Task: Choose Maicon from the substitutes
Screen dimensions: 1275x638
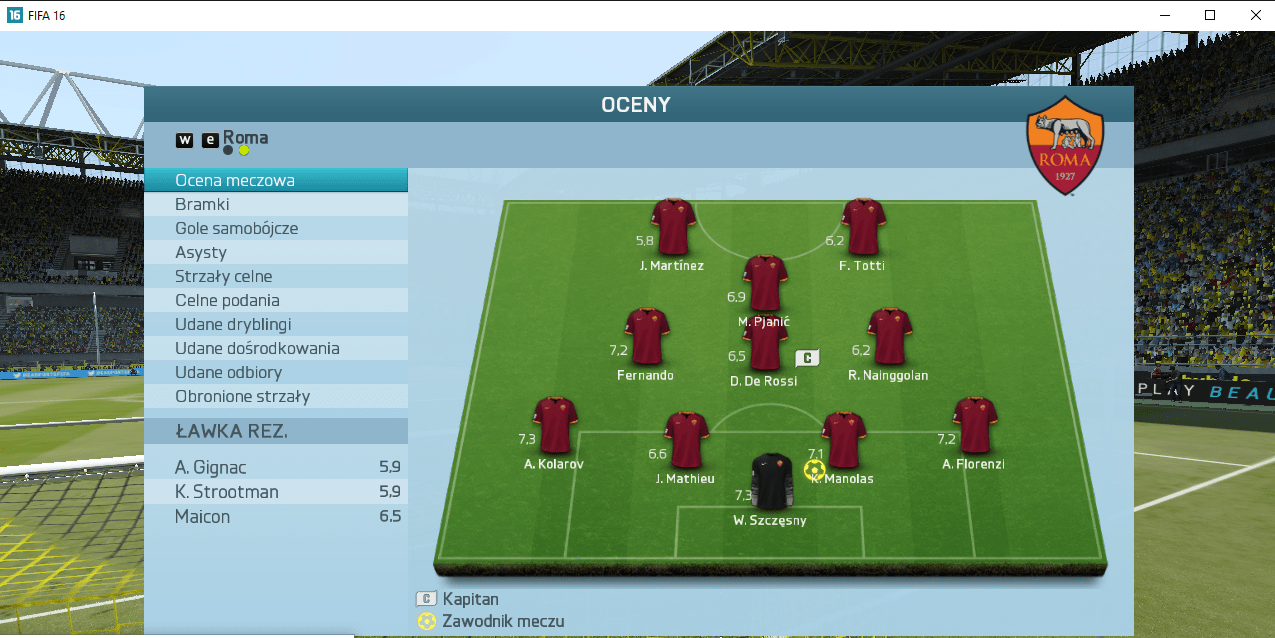Action: (x=275, y=516)
